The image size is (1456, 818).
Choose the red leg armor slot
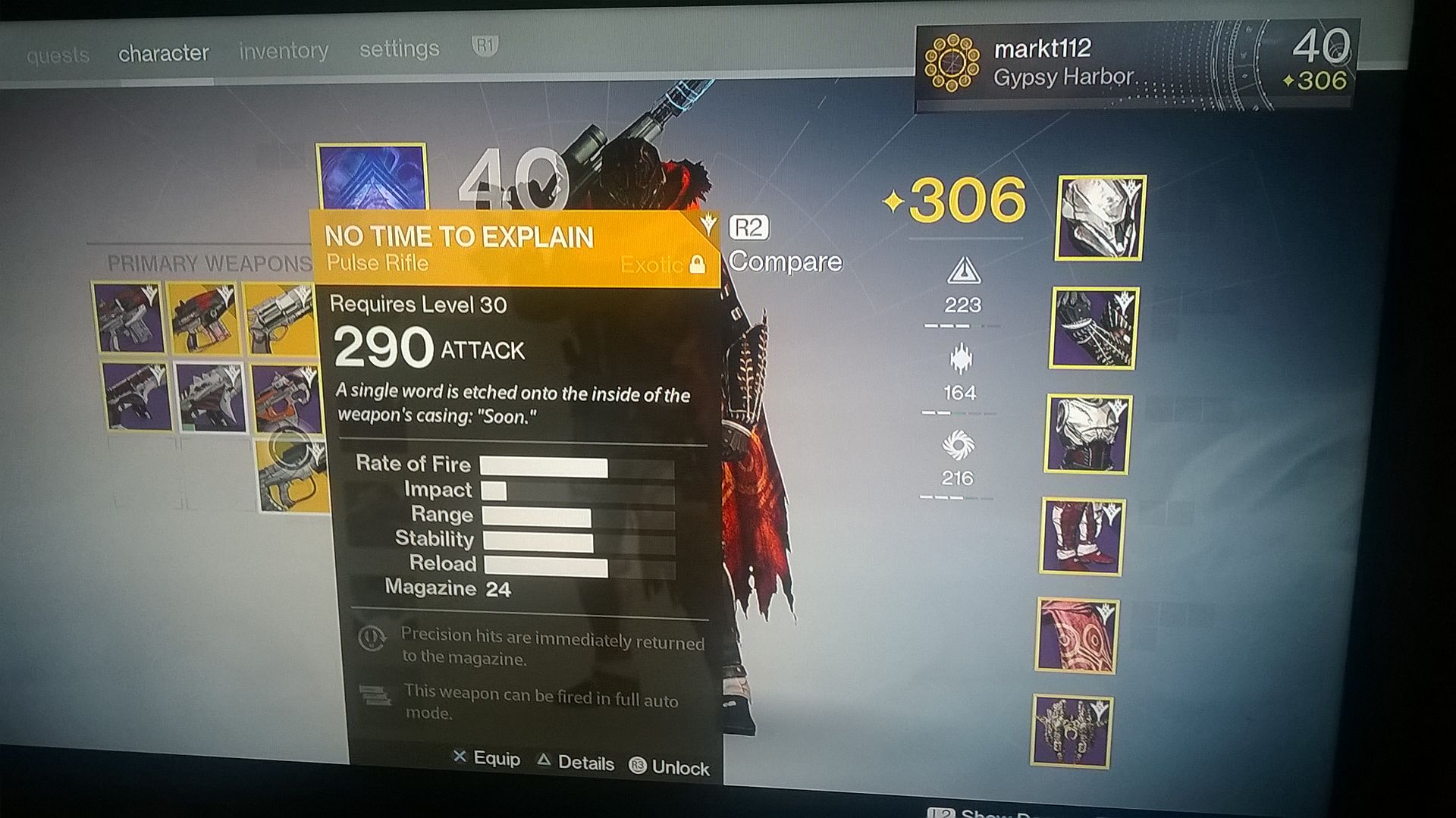click(1082, 537)
